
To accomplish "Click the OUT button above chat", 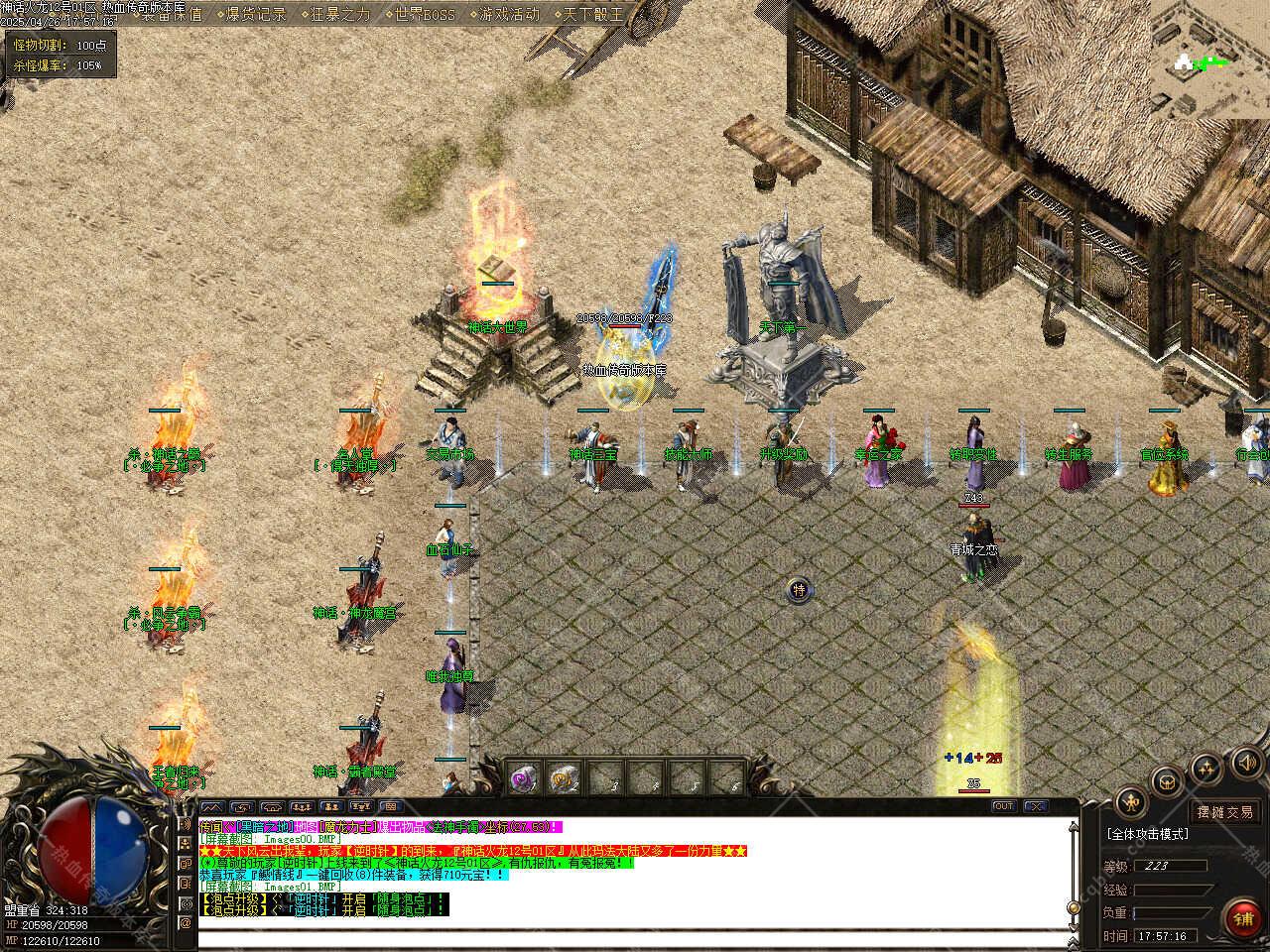I will (1003, 807).
